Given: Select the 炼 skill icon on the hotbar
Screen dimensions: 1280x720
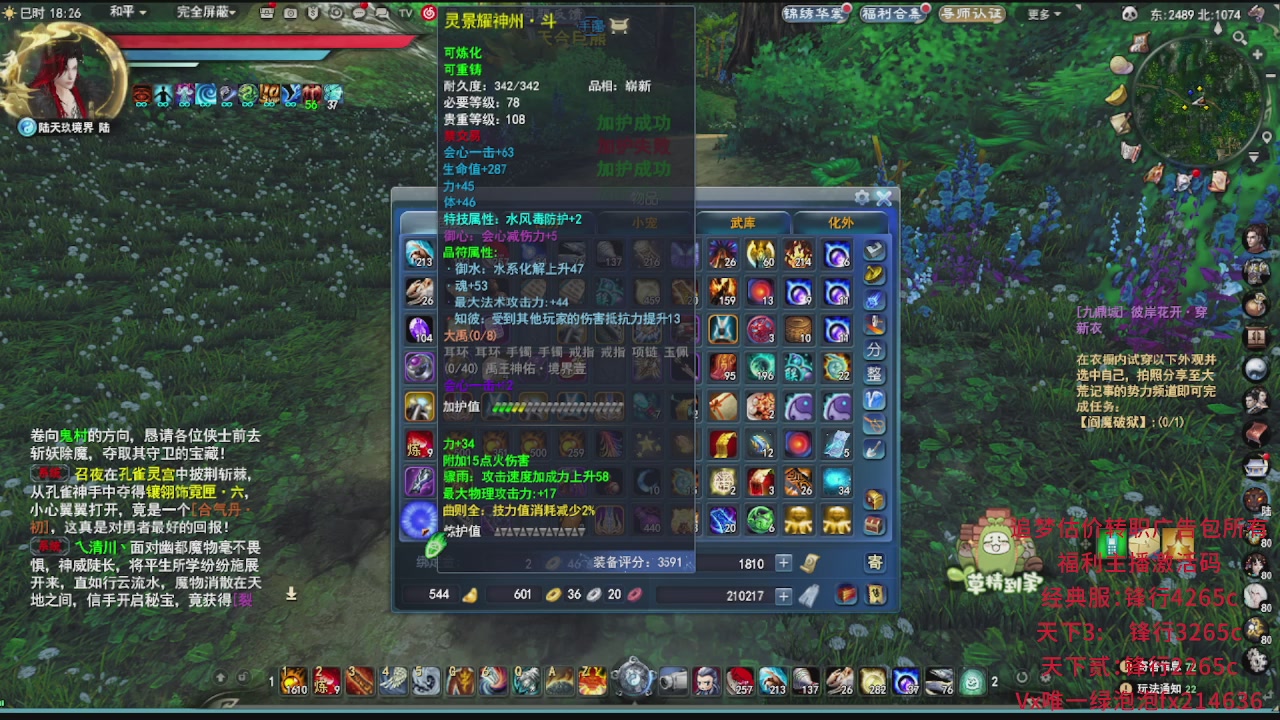Looking at the screenshot, I should coord(326,681).
